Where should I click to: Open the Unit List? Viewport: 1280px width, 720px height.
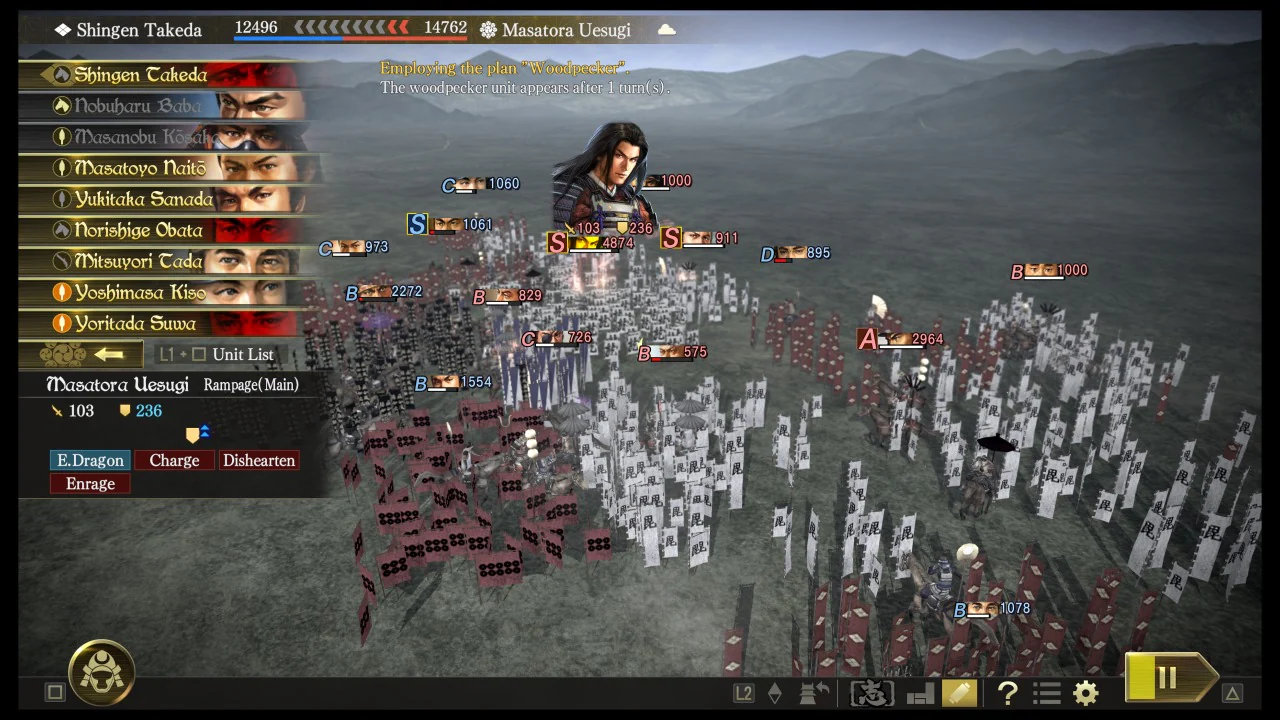[x=243, y=353]
